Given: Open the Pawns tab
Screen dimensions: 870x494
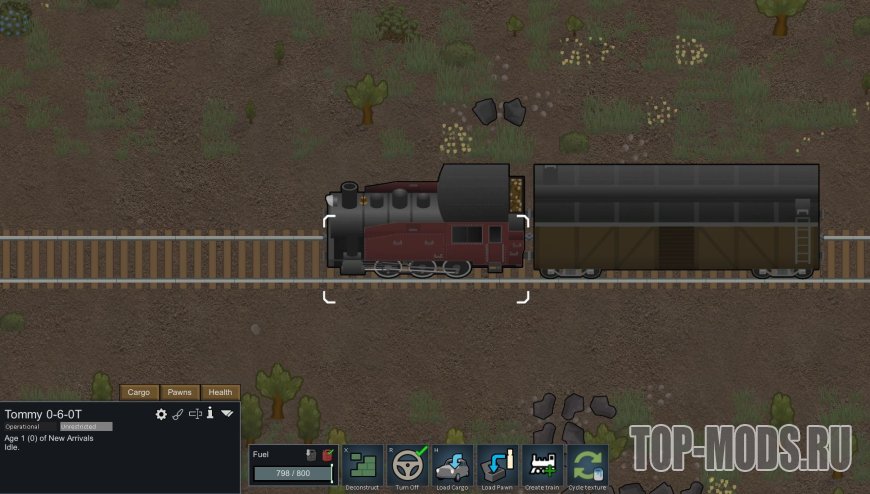Looking at the screenshot, I should point(180,392).
